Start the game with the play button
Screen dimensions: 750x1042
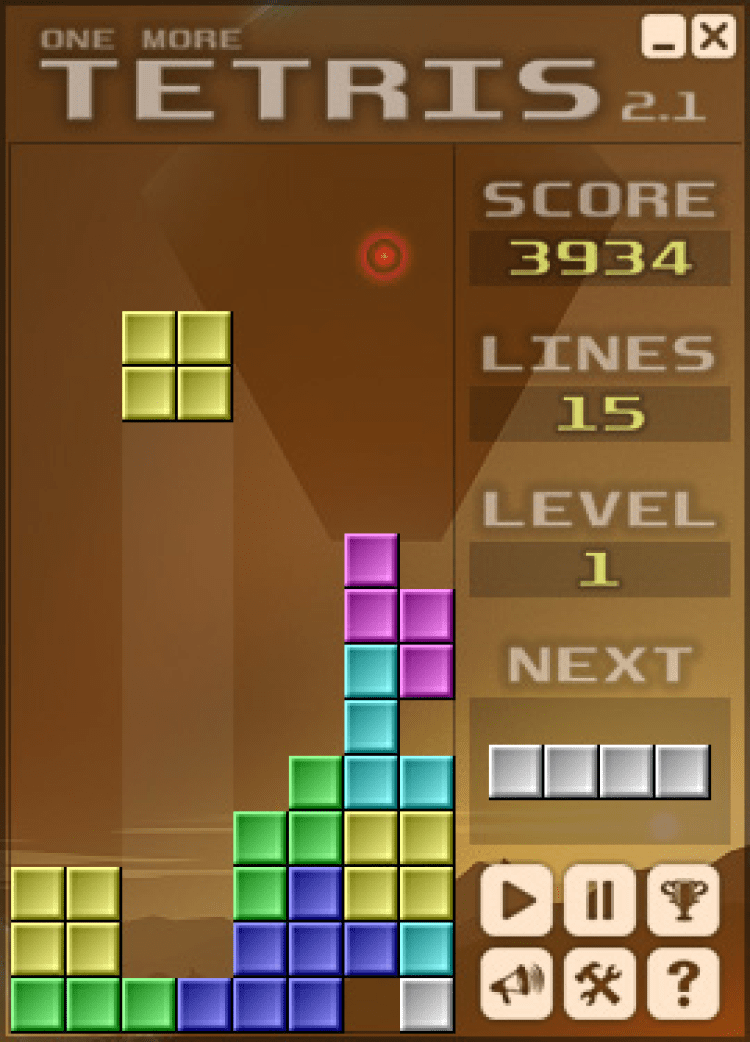(x=516, y=900)
